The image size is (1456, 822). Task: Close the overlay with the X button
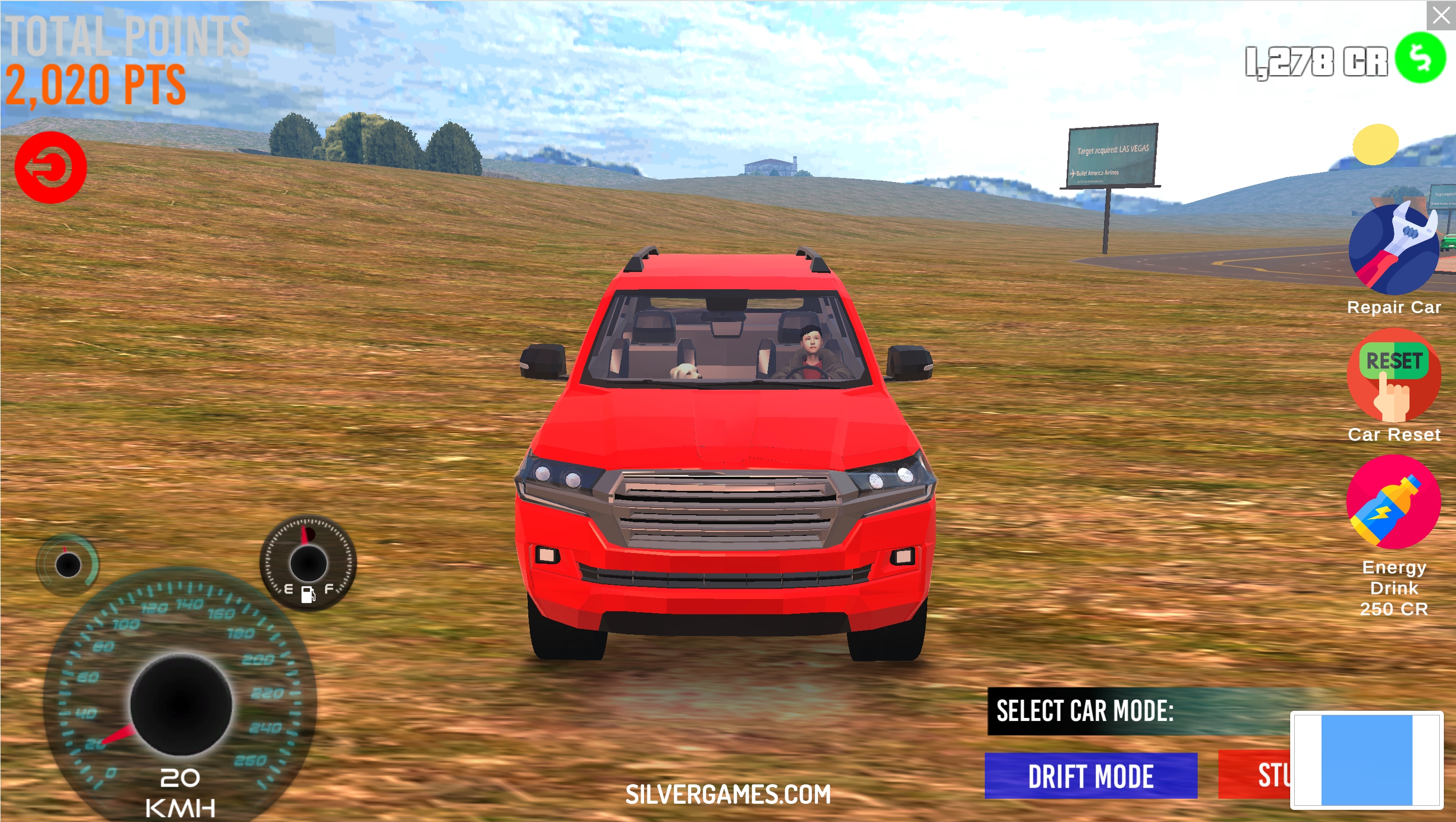click(1441, 15)
